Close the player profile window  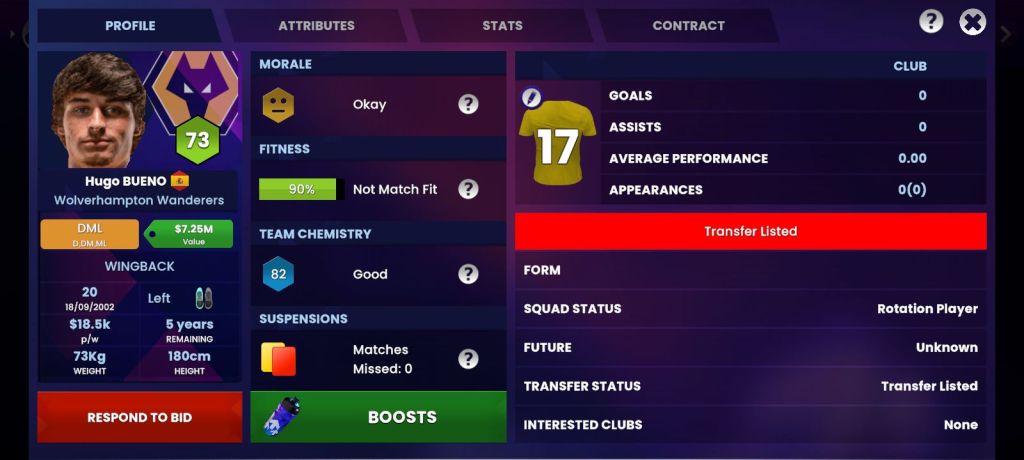972,22
